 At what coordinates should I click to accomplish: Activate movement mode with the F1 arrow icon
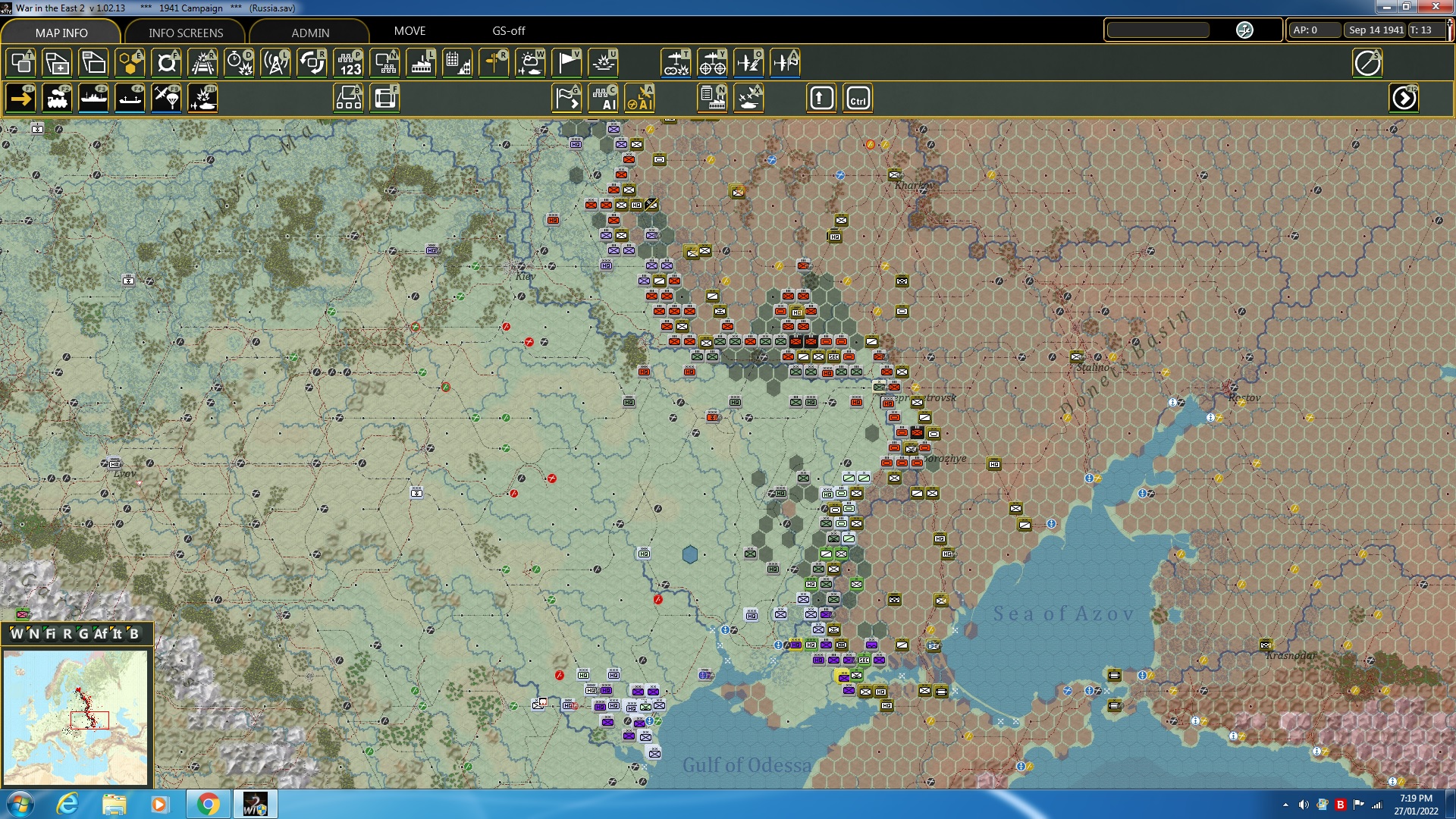click(x=20, y=98)
